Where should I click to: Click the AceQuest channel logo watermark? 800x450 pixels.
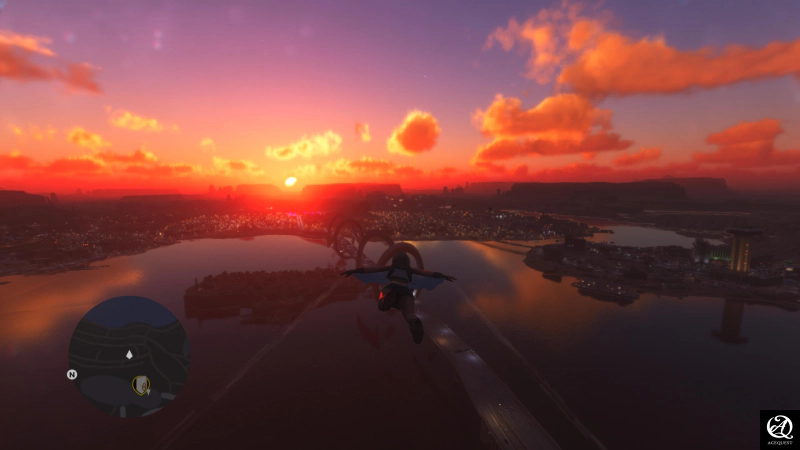(x=779, y=429)
